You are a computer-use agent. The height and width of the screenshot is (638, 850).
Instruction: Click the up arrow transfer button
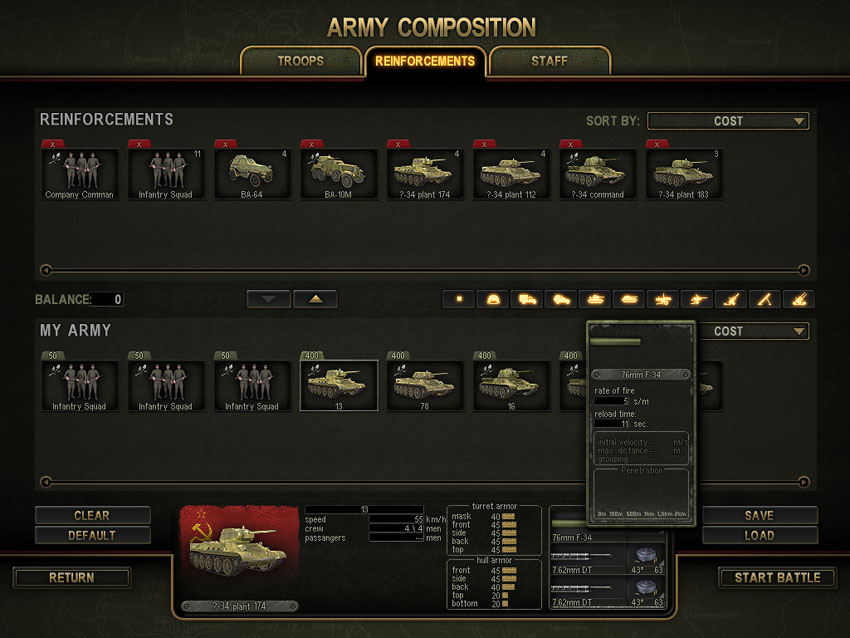click(315, 299)
